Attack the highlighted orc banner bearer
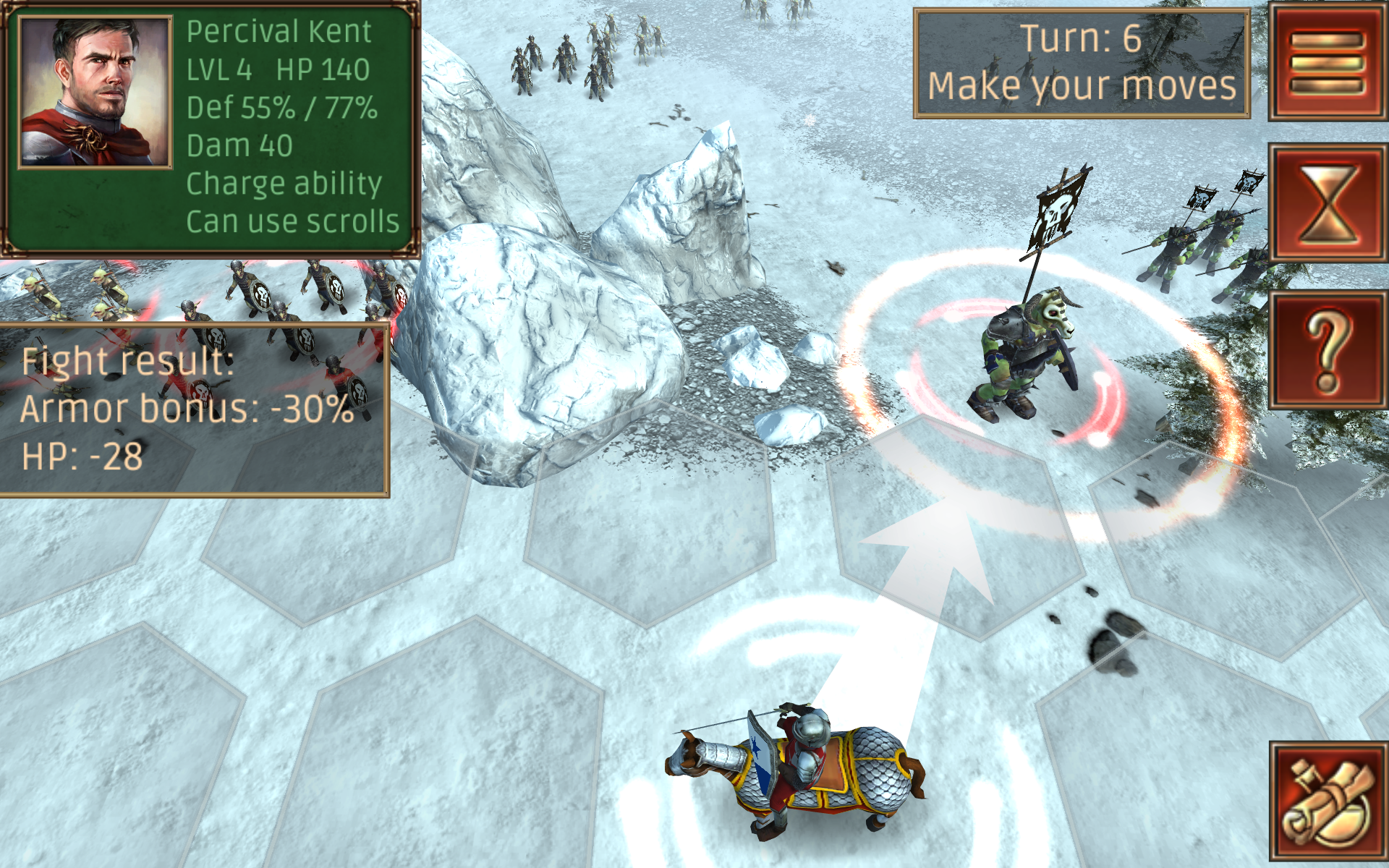The height and width of the screenshot is (868, 1389). pyautogui.click(x=1024, y=358)
